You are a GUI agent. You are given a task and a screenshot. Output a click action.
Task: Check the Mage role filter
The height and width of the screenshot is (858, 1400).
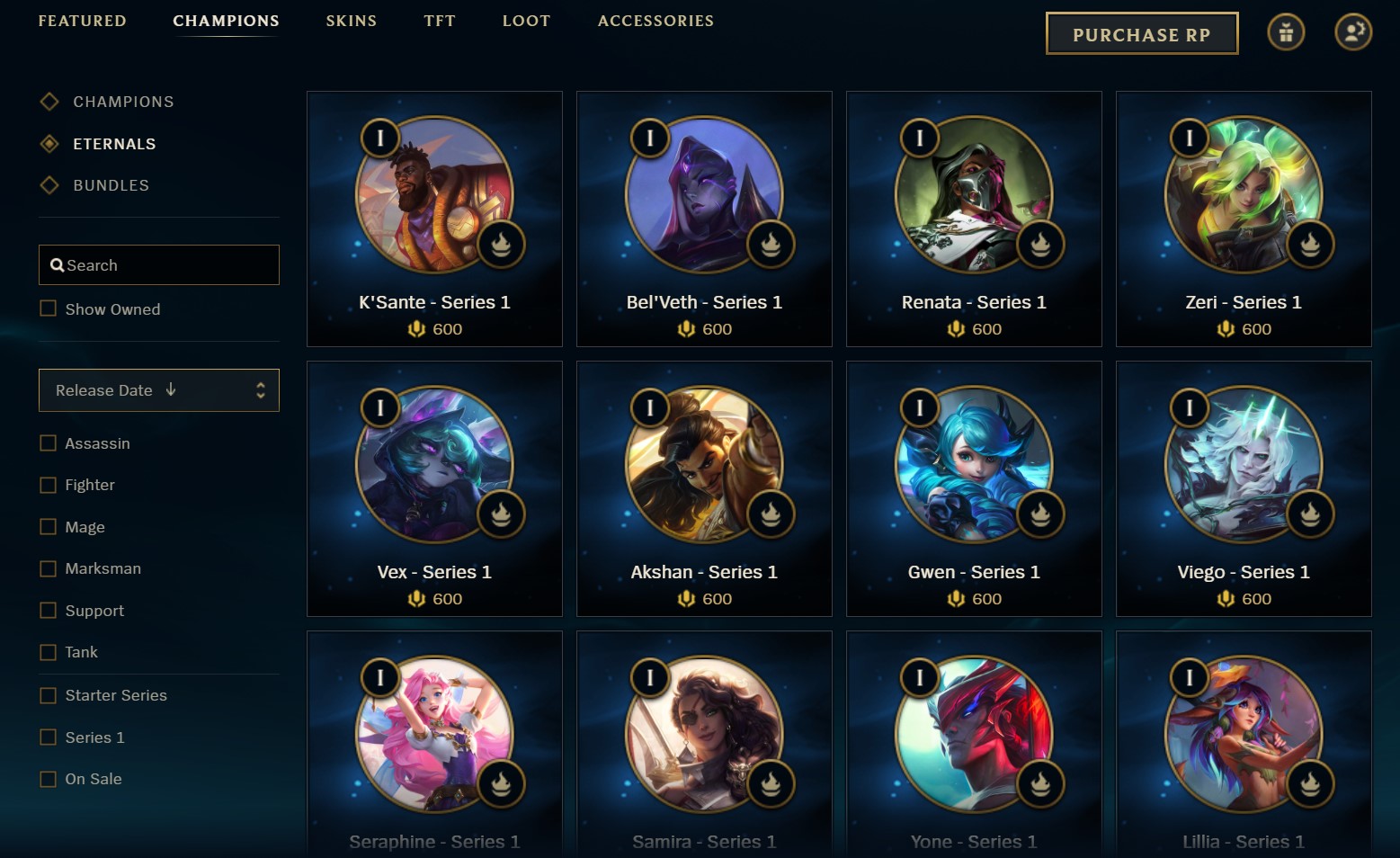click(48, 526)
